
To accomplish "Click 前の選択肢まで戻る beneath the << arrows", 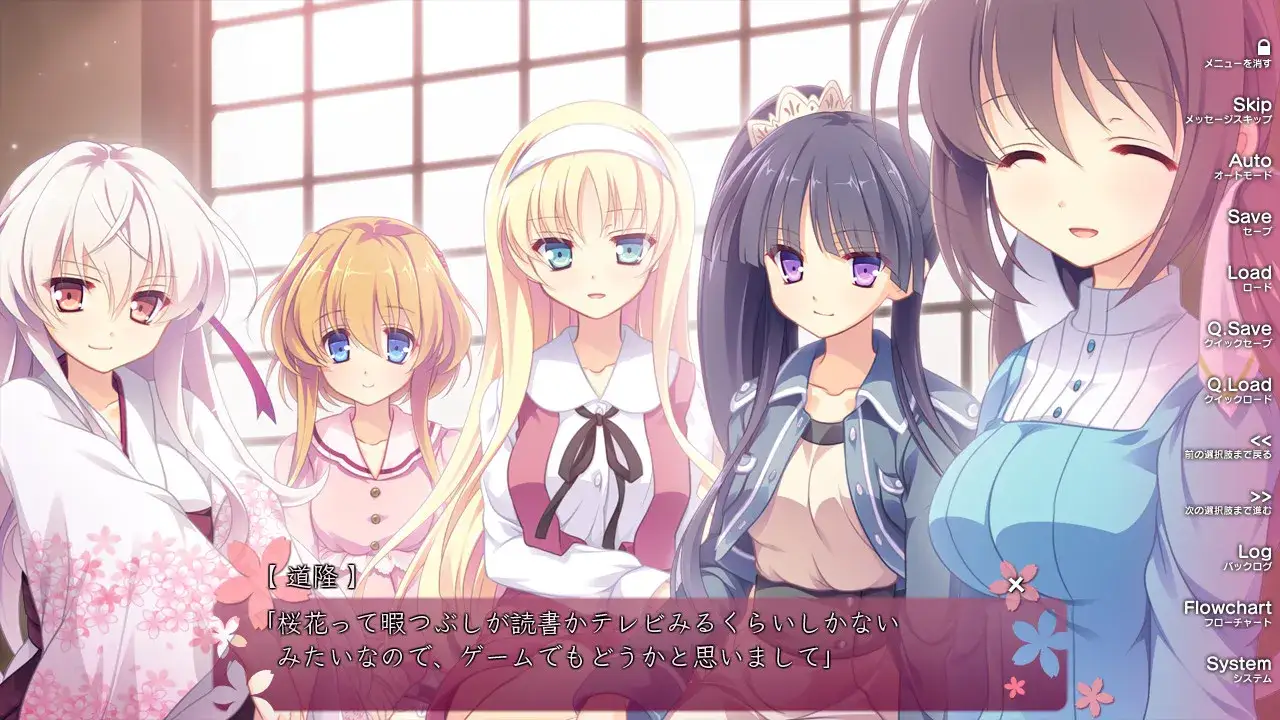I will (x=1222, y=456).
